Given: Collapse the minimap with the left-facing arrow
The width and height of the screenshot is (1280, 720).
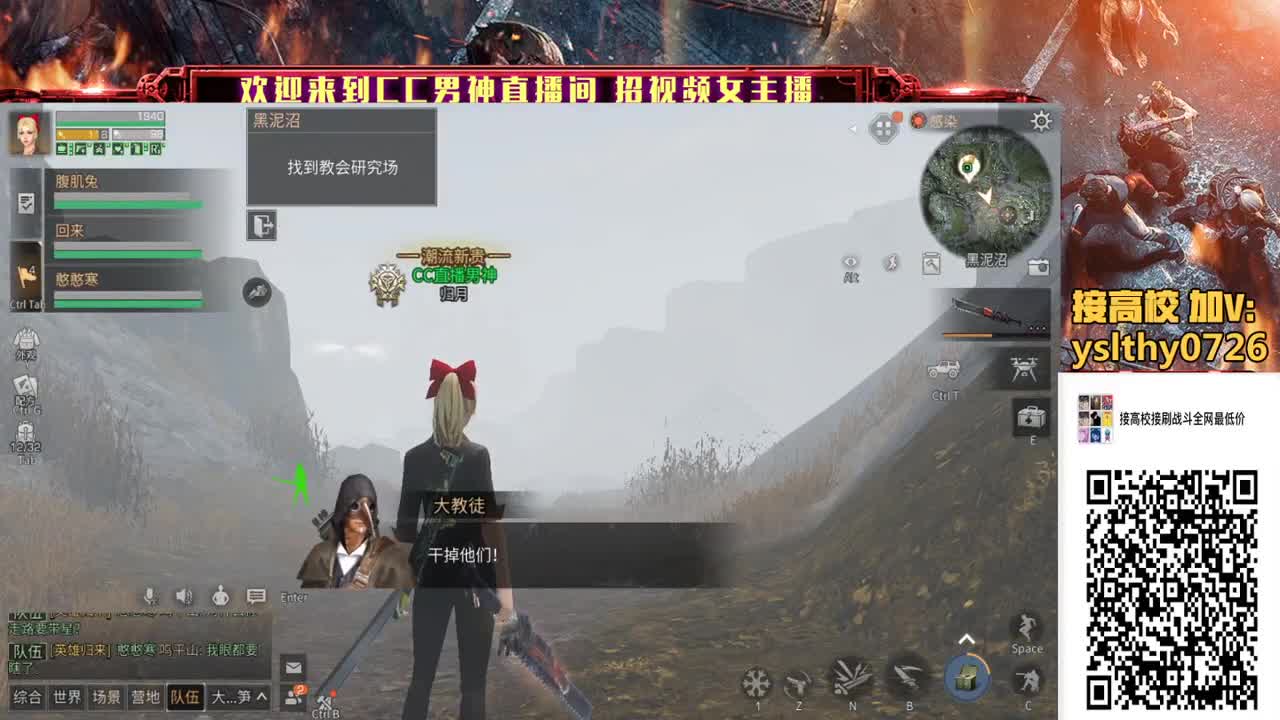Looking at the screenshot, I should click(852, 128).
